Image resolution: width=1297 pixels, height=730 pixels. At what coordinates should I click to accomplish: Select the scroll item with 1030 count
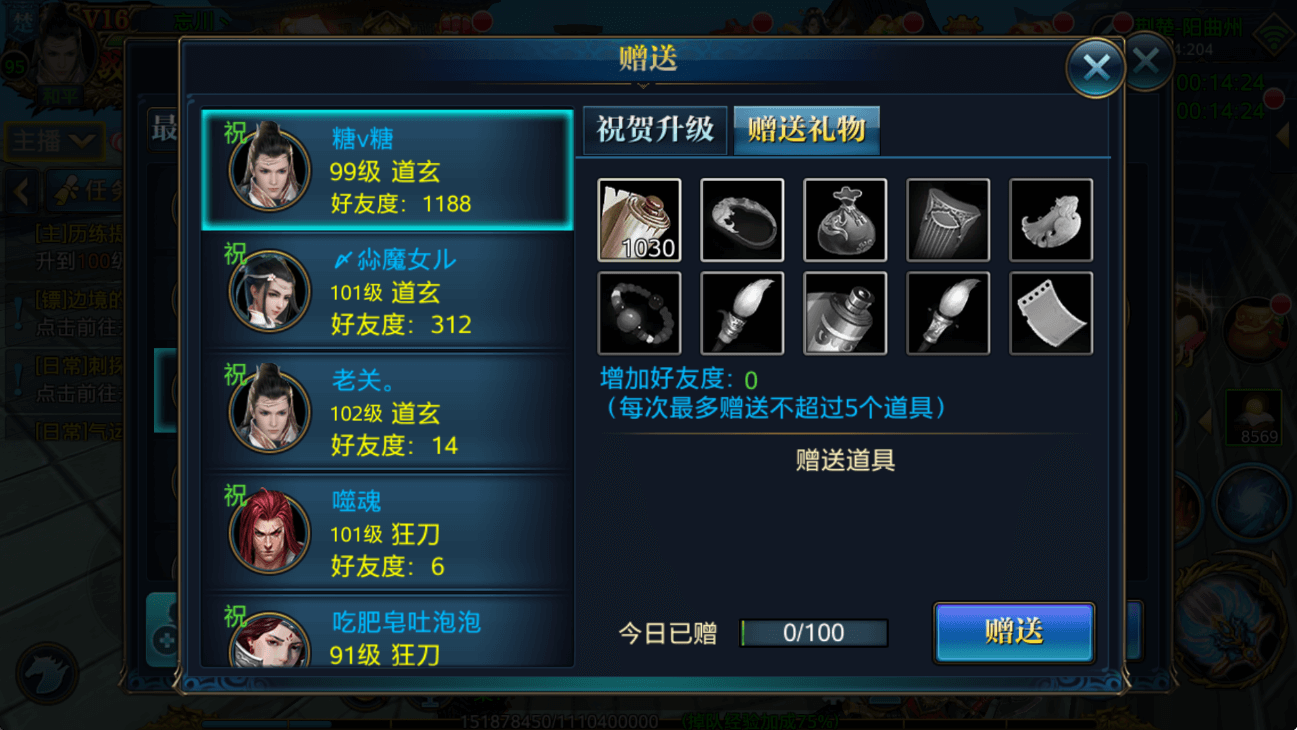pos(639,220)
